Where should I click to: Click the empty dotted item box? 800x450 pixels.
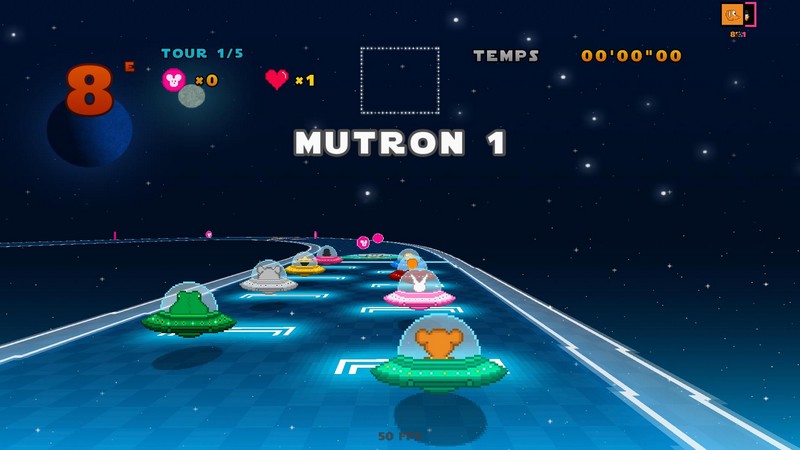coord(400,80)
